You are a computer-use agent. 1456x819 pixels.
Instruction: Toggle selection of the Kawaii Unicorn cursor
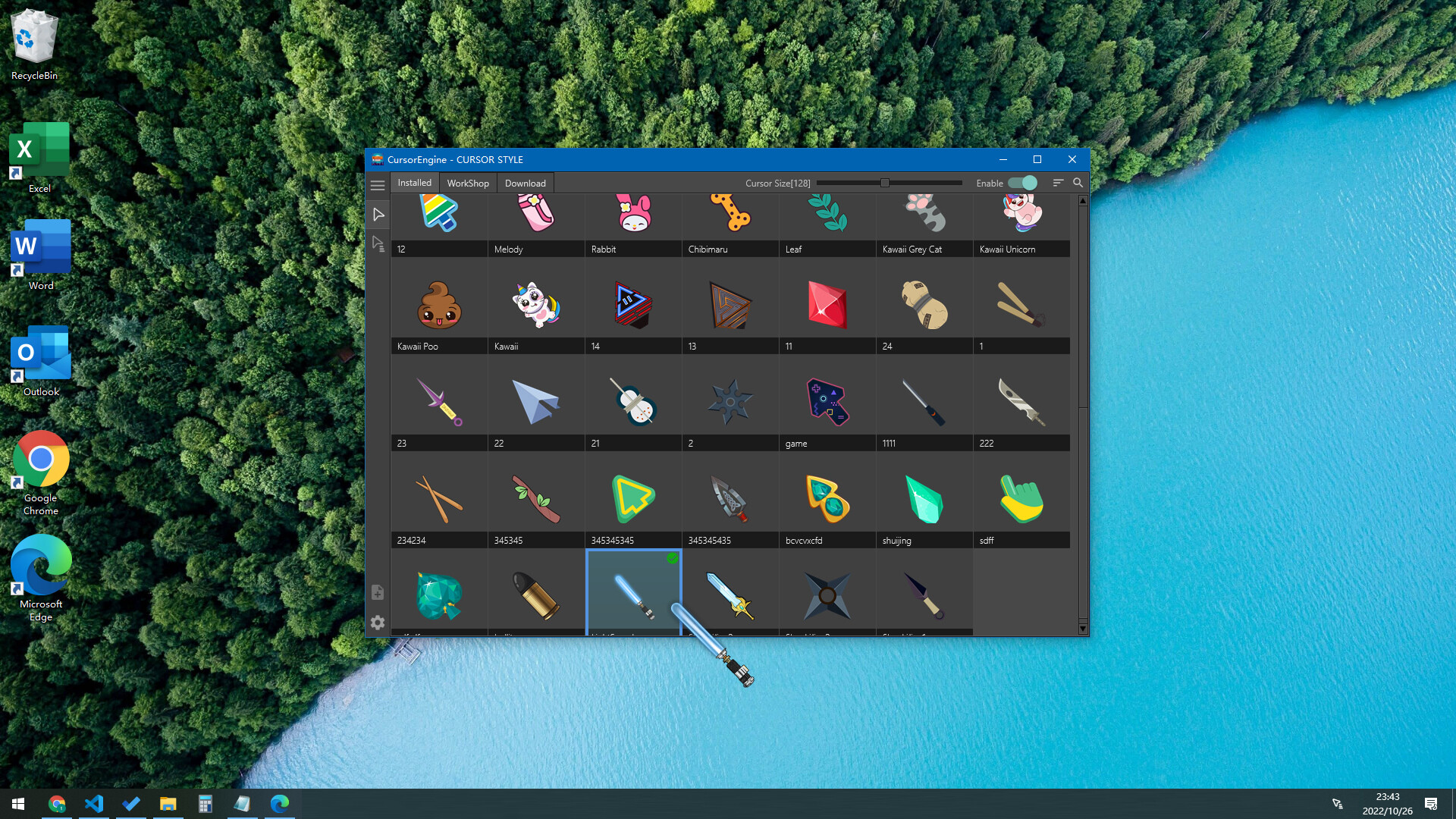(x=1021, y=216)
